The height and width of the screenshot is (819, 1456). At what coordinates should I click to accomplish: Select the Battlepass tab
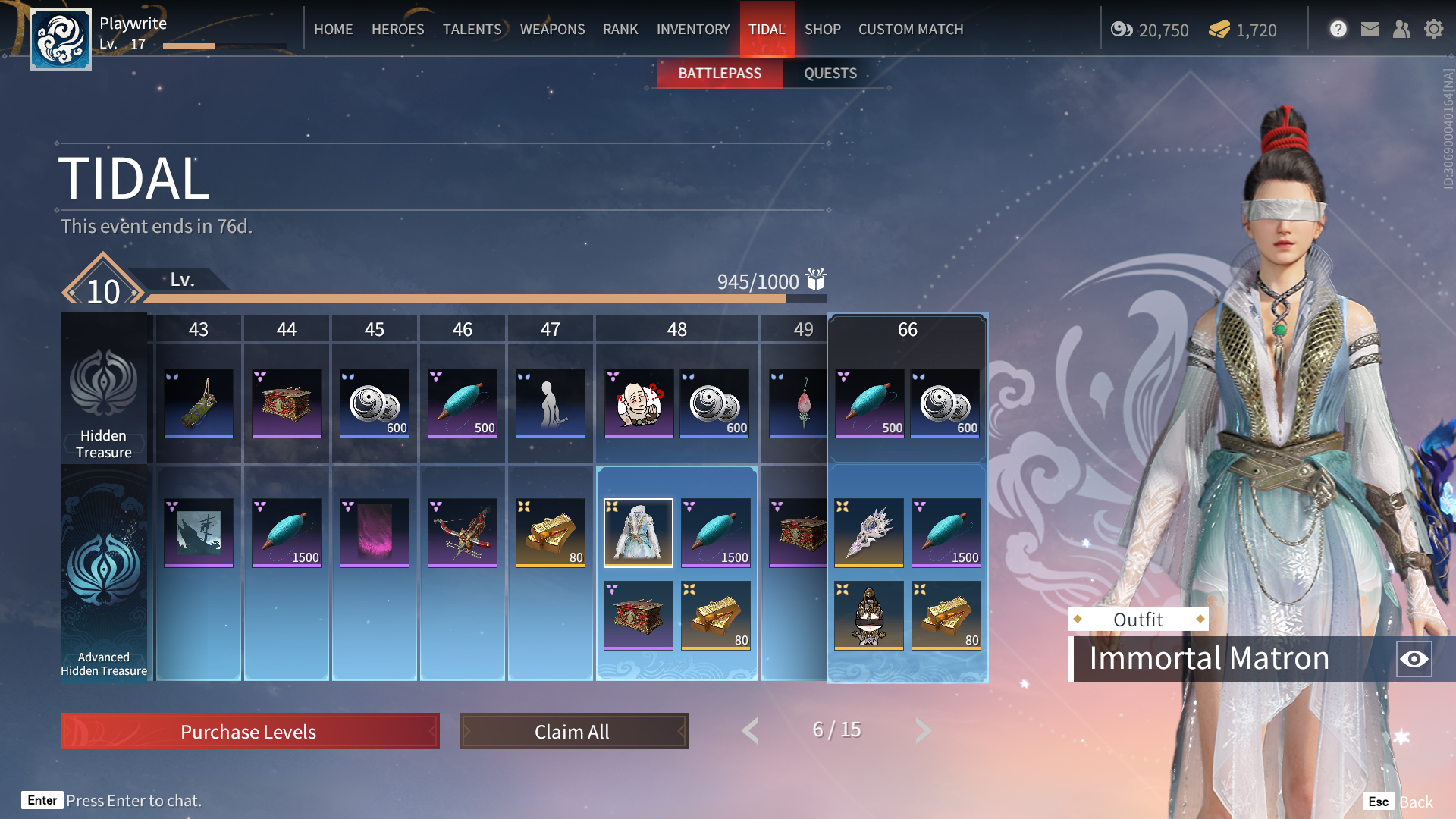(x=719, y=74)
